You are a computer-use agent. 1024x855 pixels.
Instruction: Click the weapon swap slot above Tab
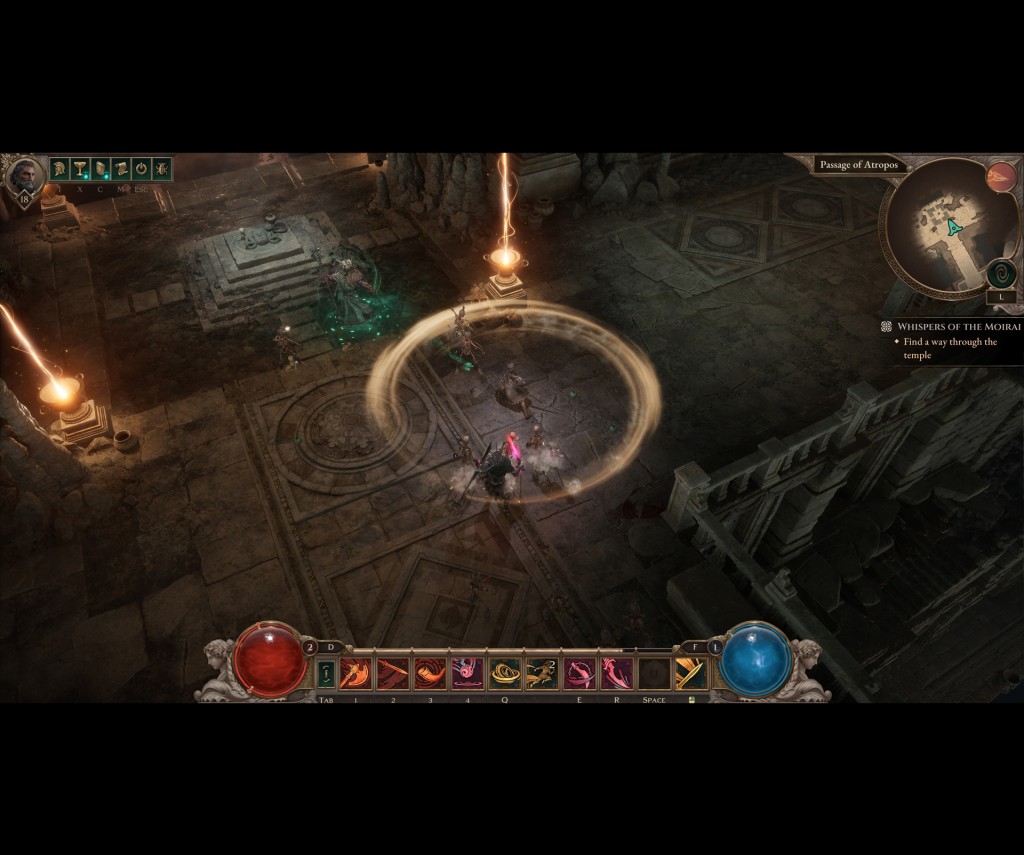[x=326, y=674]
